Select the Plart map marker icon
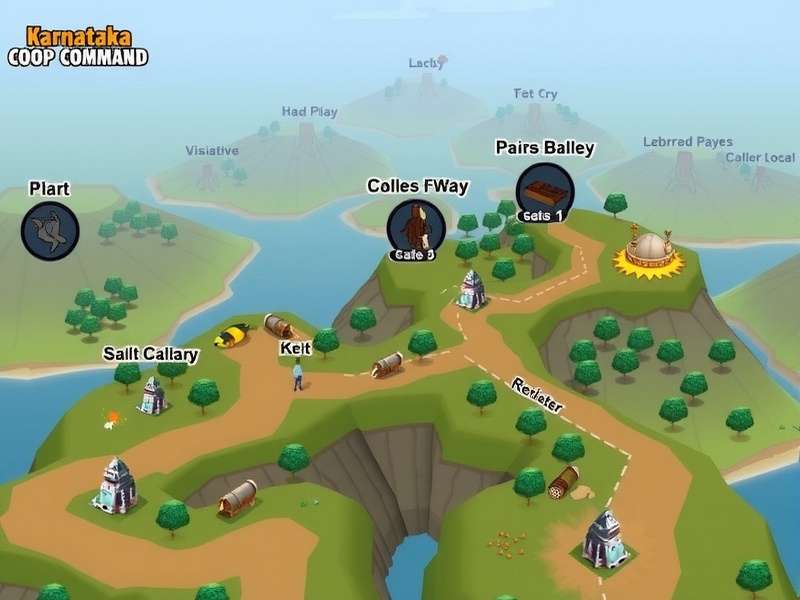 click(50, 230)
